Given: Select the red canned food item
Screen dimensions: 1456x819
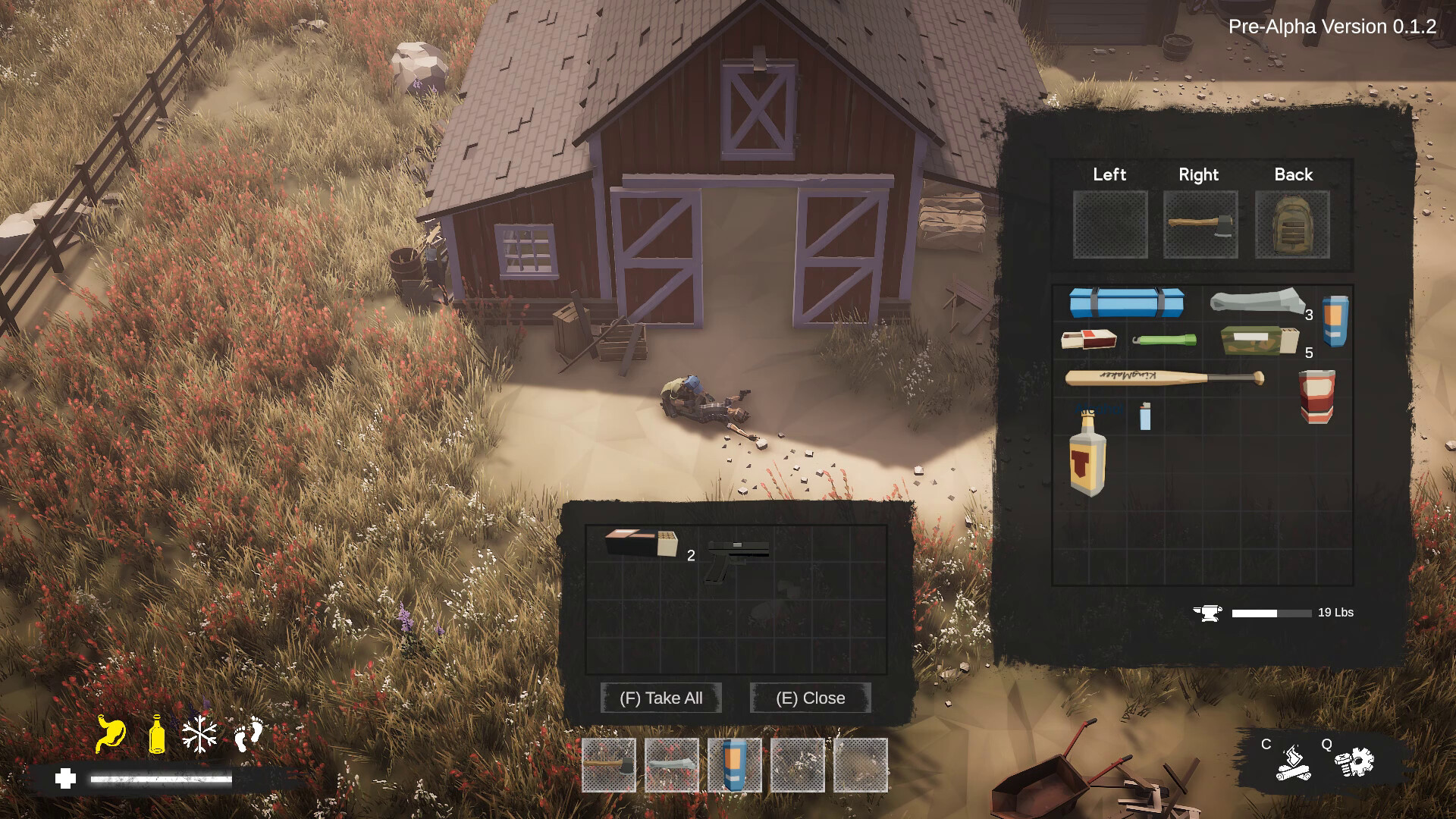Looking at the screenshot, I should pyautogui.click(x=1316, y=395).
